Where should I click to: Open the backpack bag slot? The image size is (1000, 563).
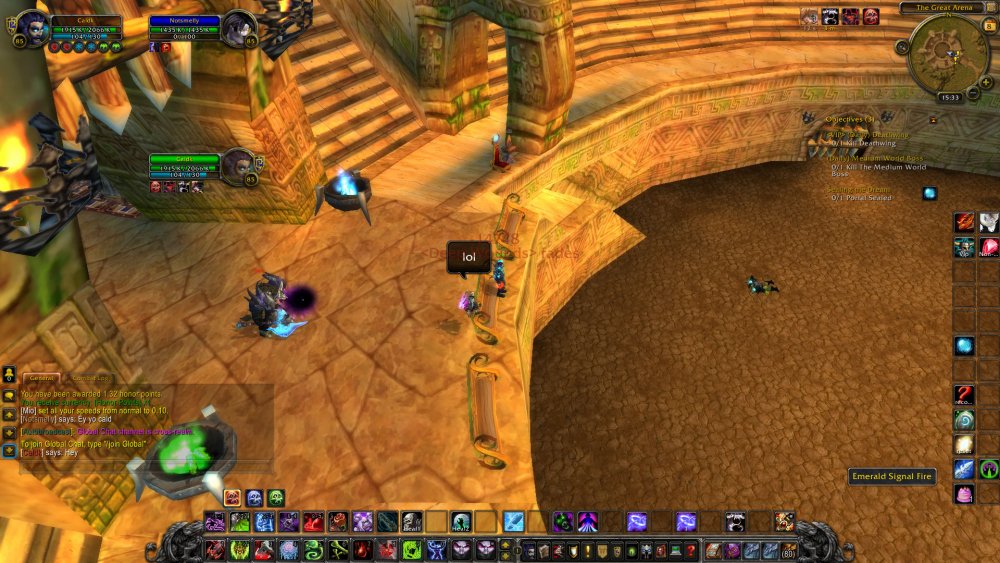point(787,550)
